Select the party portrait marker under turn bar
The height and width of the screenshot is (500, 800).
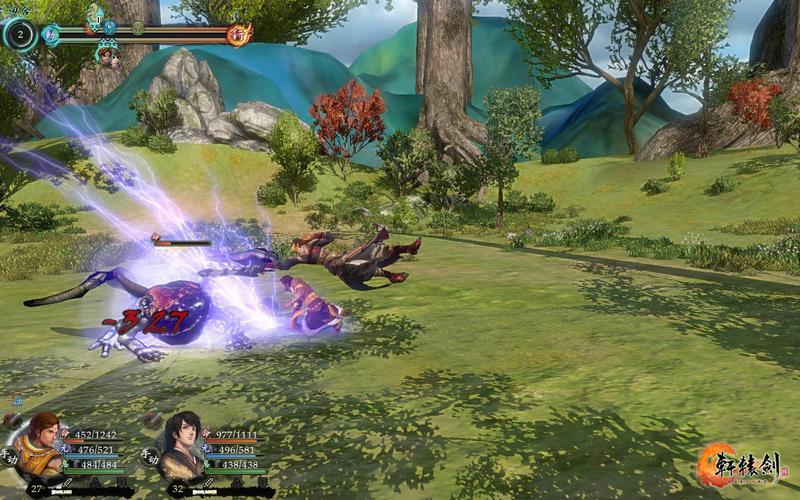point(107,56)
